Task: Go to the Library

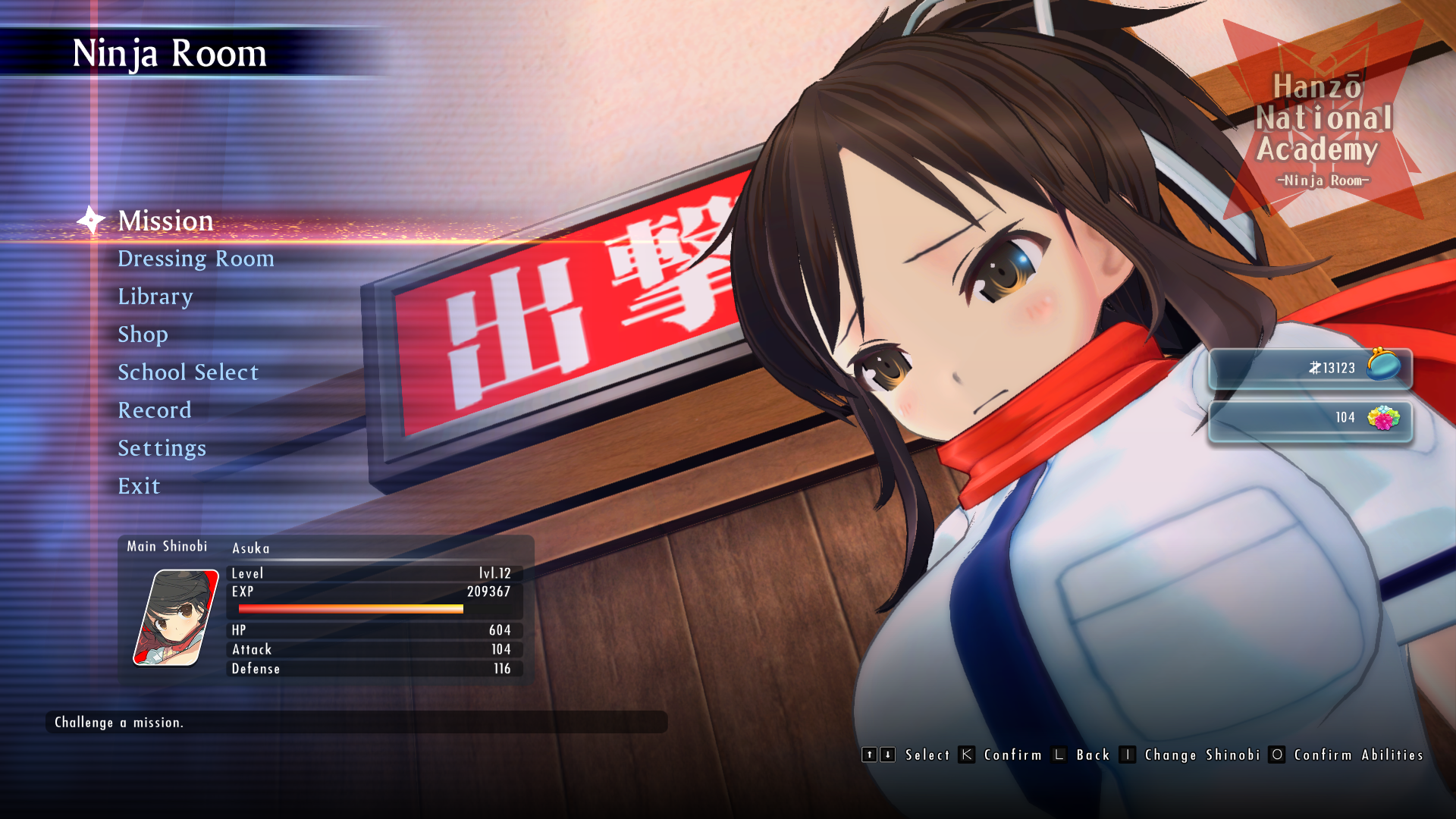Action: 155,297
